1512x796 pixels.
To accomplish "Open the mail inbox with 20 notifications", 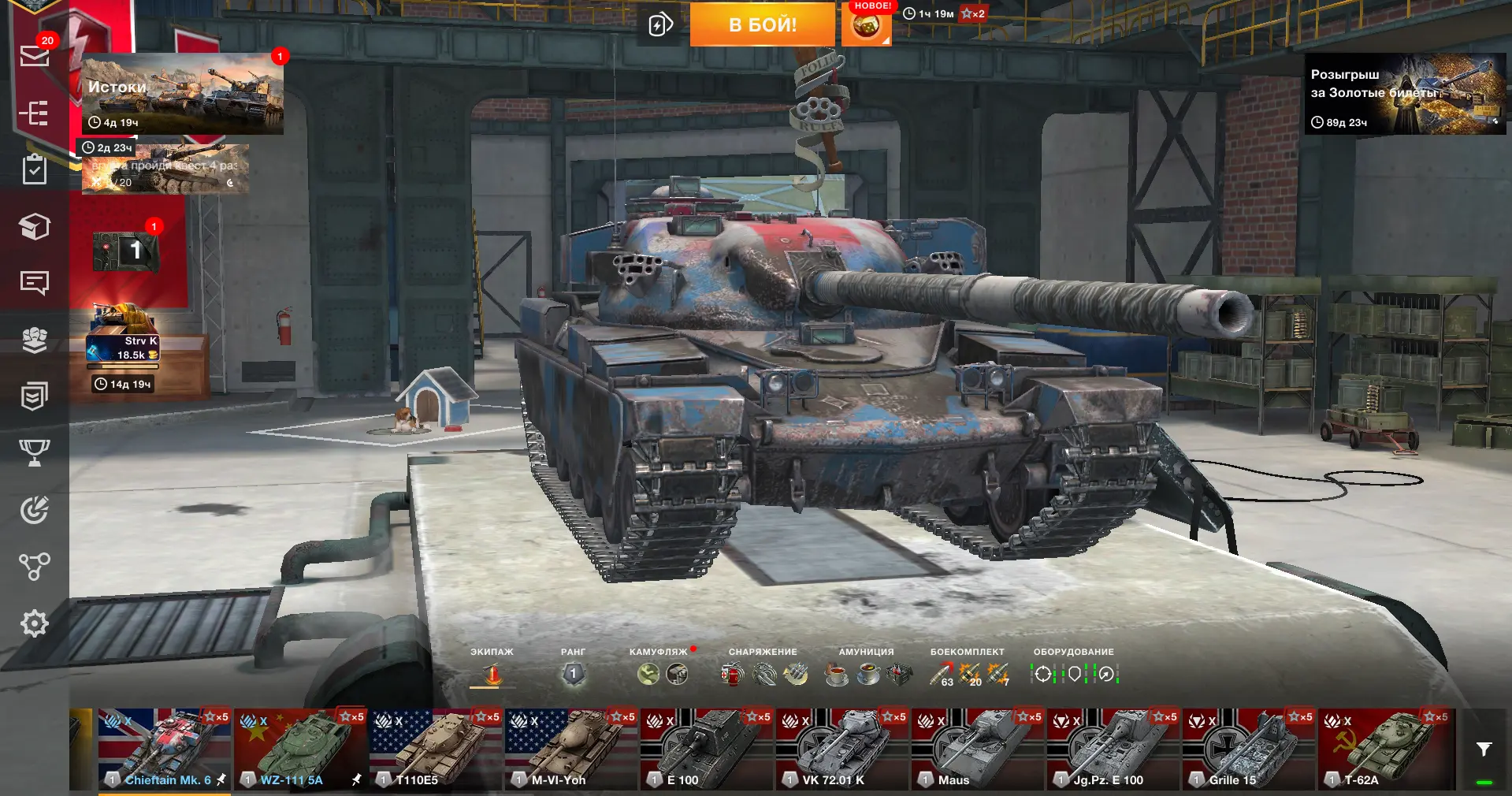I will tap(34, 55).
